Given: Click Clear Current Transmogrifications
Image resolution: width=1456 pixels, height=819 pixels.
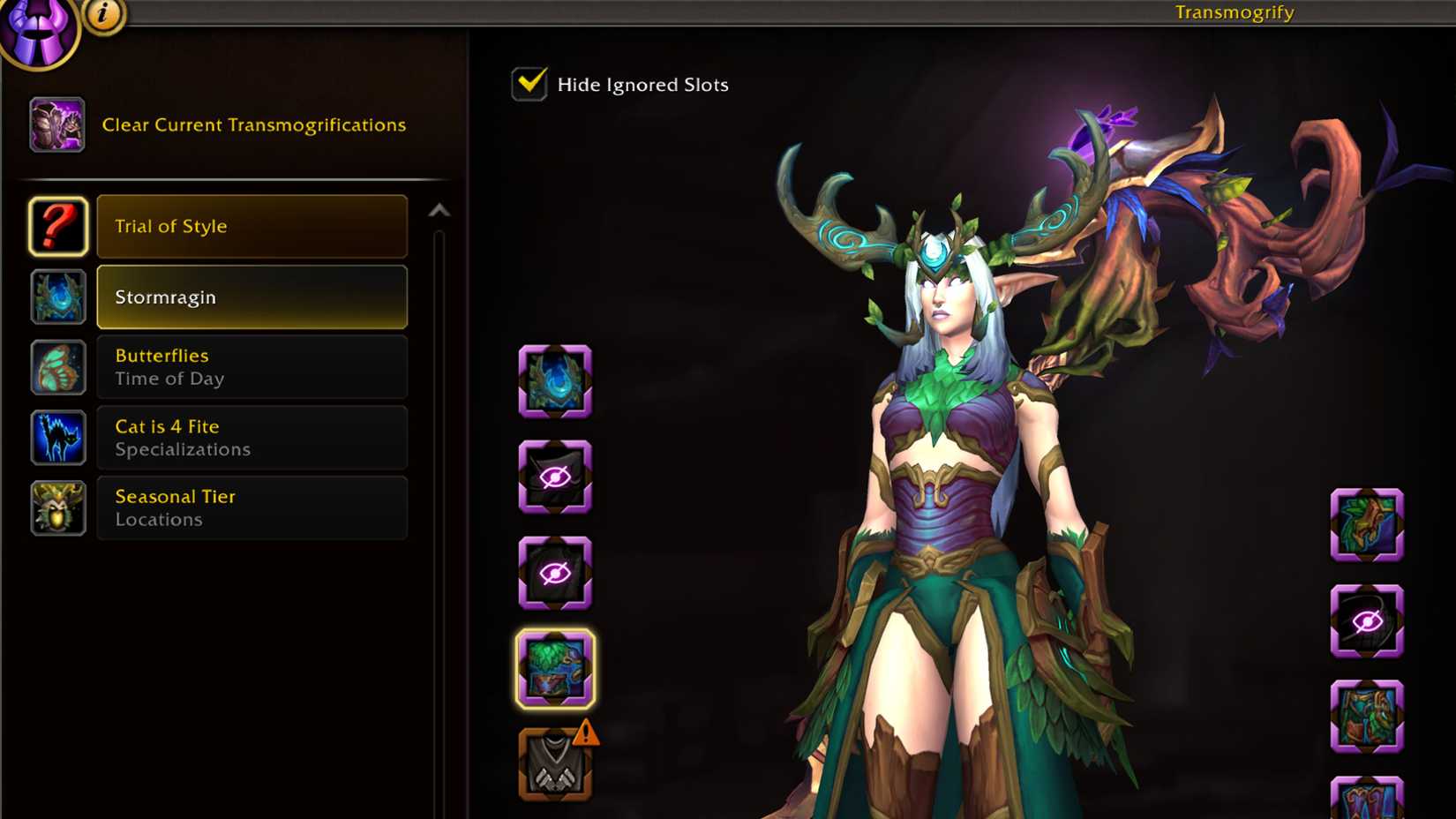Looking at the screenshot, I should tap(254, 124).
